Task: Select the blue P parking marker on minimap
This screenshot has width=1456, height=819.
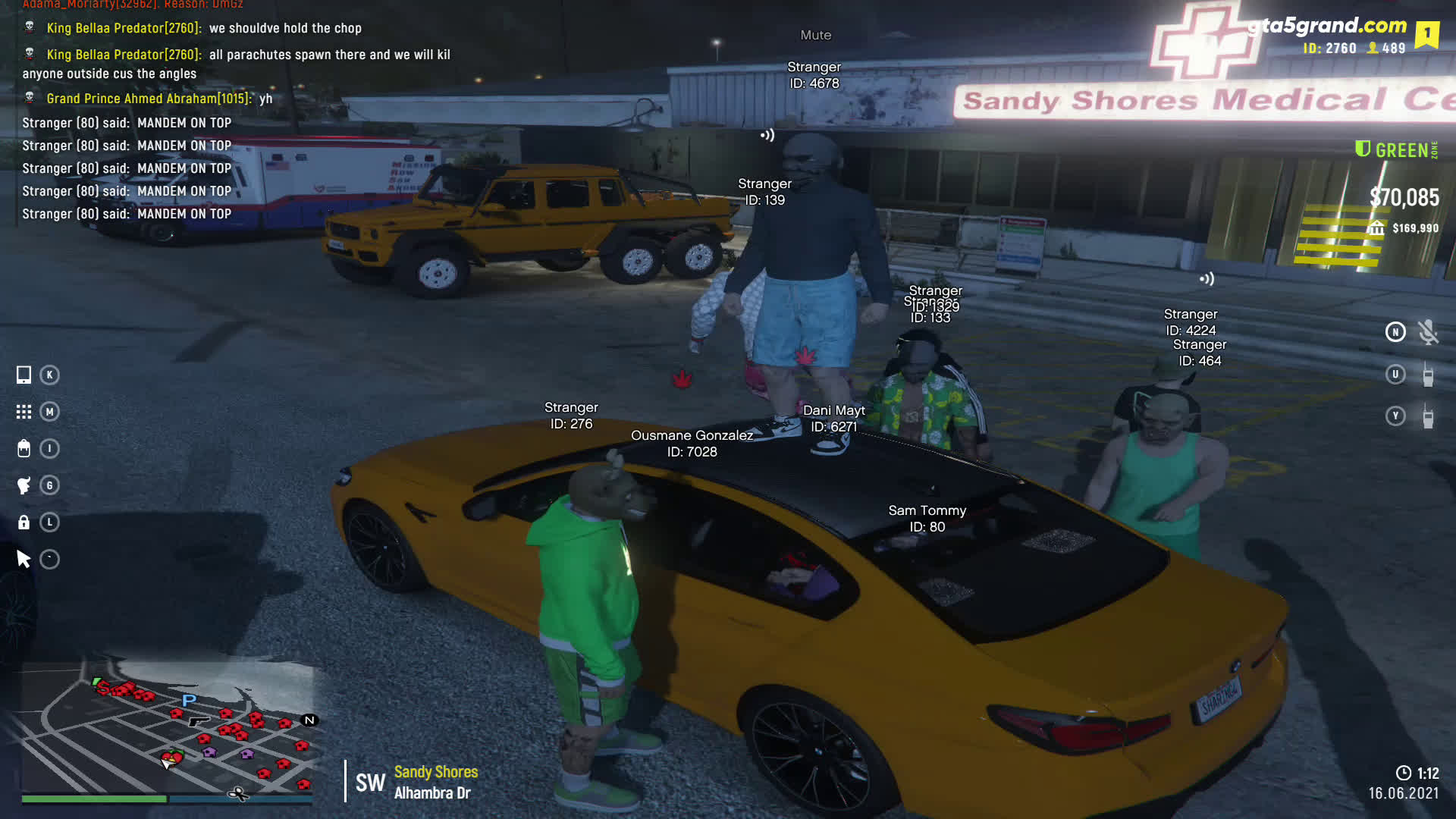Action: [189, 700]
